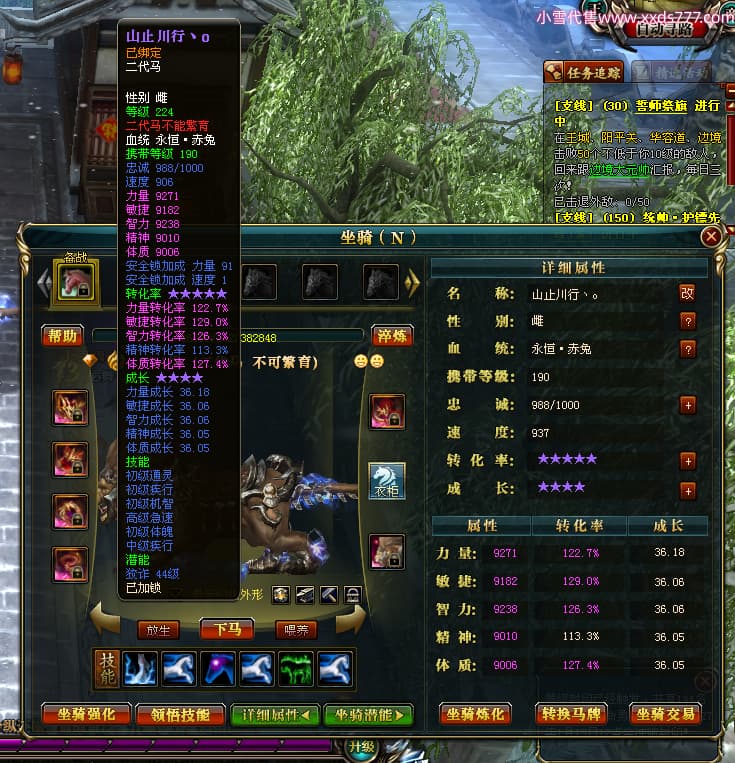This screenshot has height=763, width=735.
Task: Switch to the 任务追踪 quest tracking tab
Action: point(583,72)
